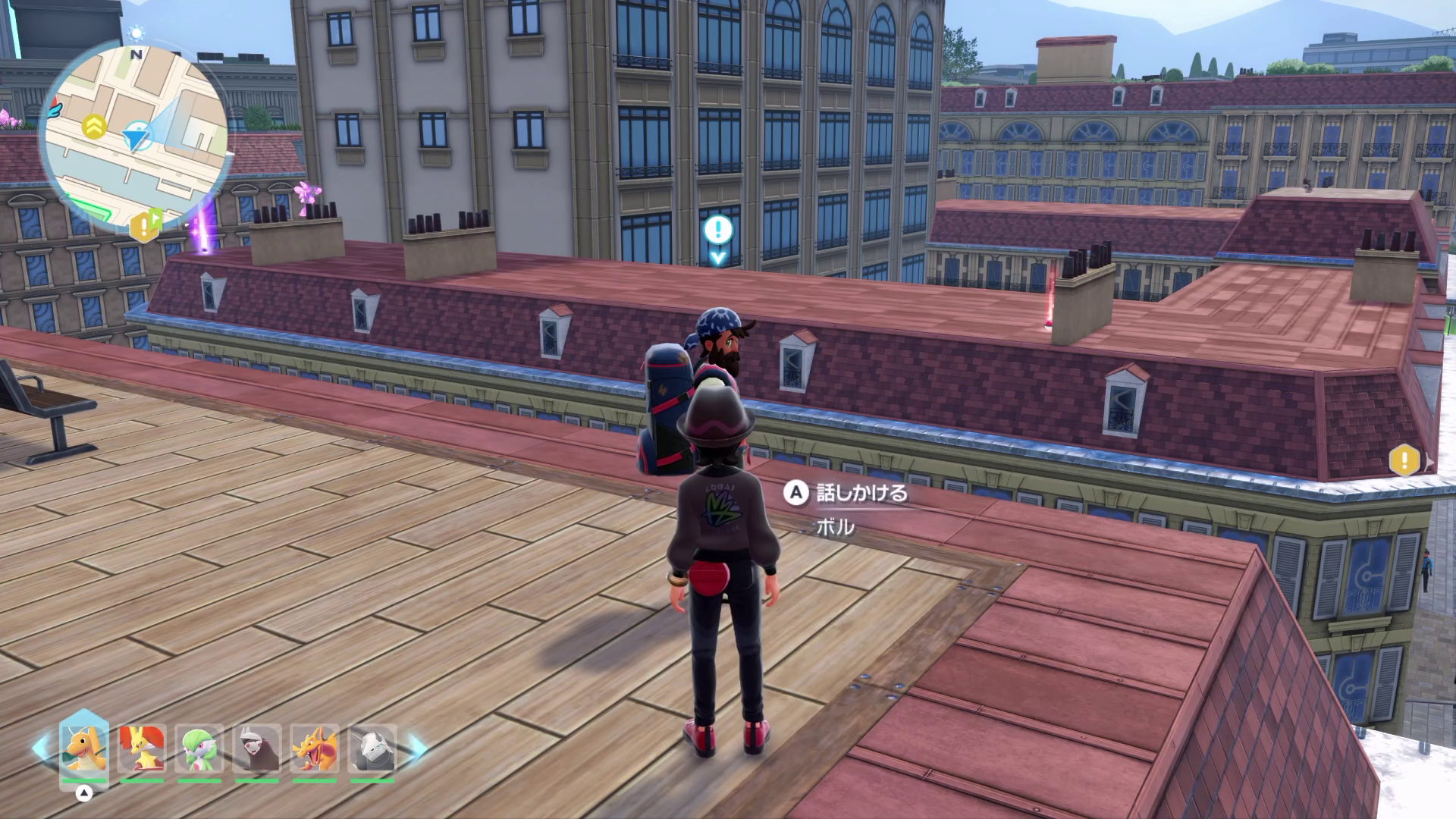Select the 話しかける talk prompt
The height and width of the screenshot is (819, 1456).
(x=848, y=494)
